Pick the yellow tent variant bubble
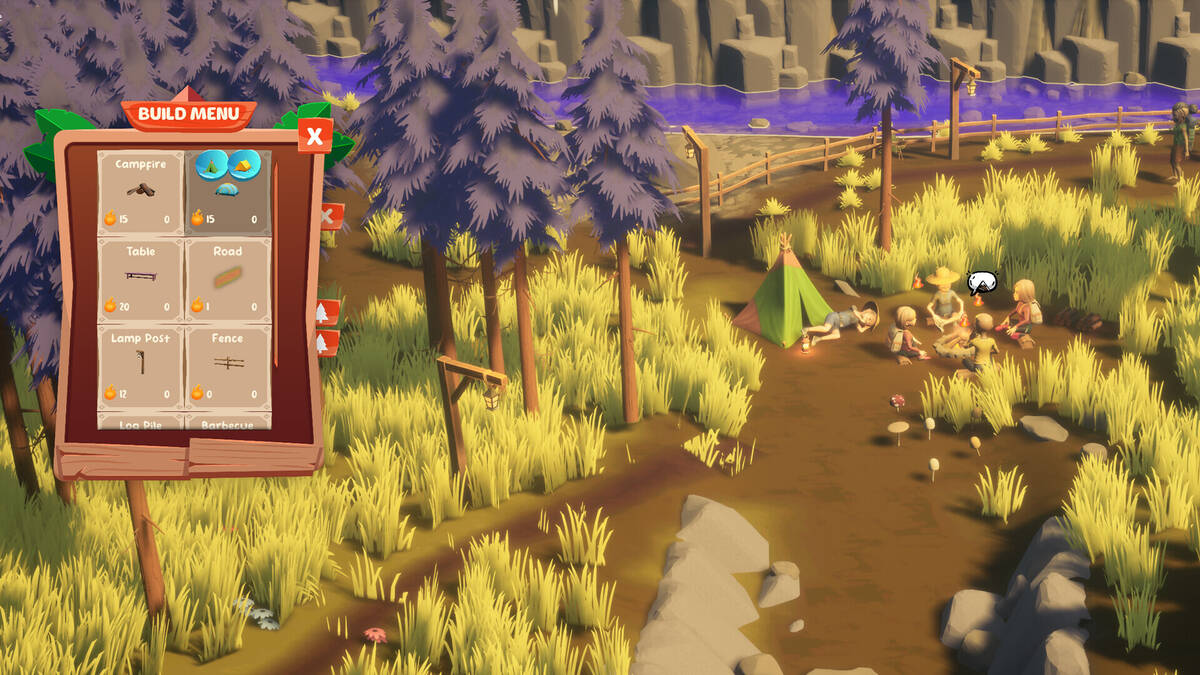The height and width of the screenshot is (675, 1200). point(244,164)
